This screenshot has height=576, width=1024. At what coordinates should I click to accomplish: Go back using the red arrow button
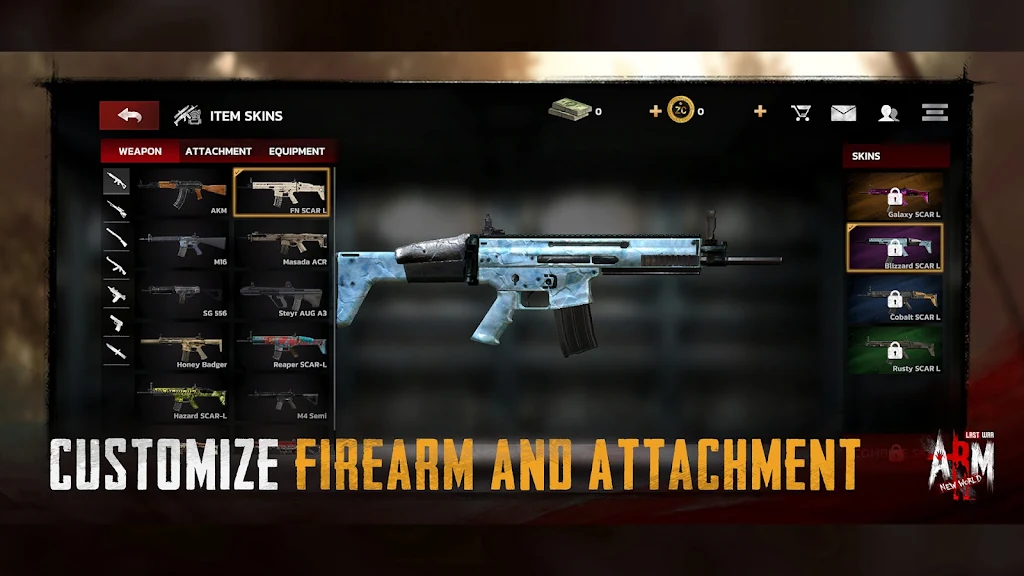(129, 115)
